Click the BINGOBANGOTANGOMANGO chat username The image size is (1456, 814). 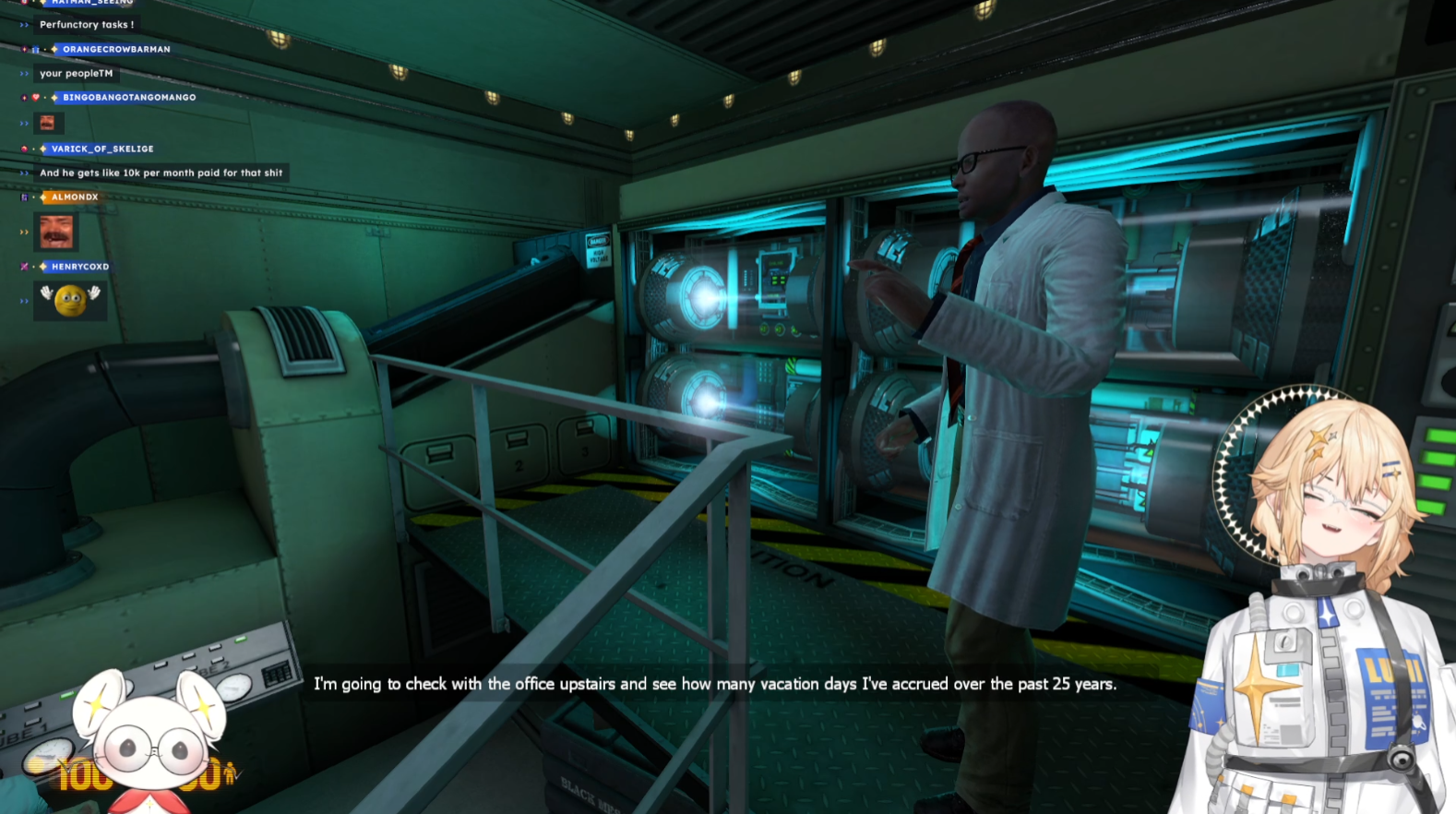[x=129, y=97]
